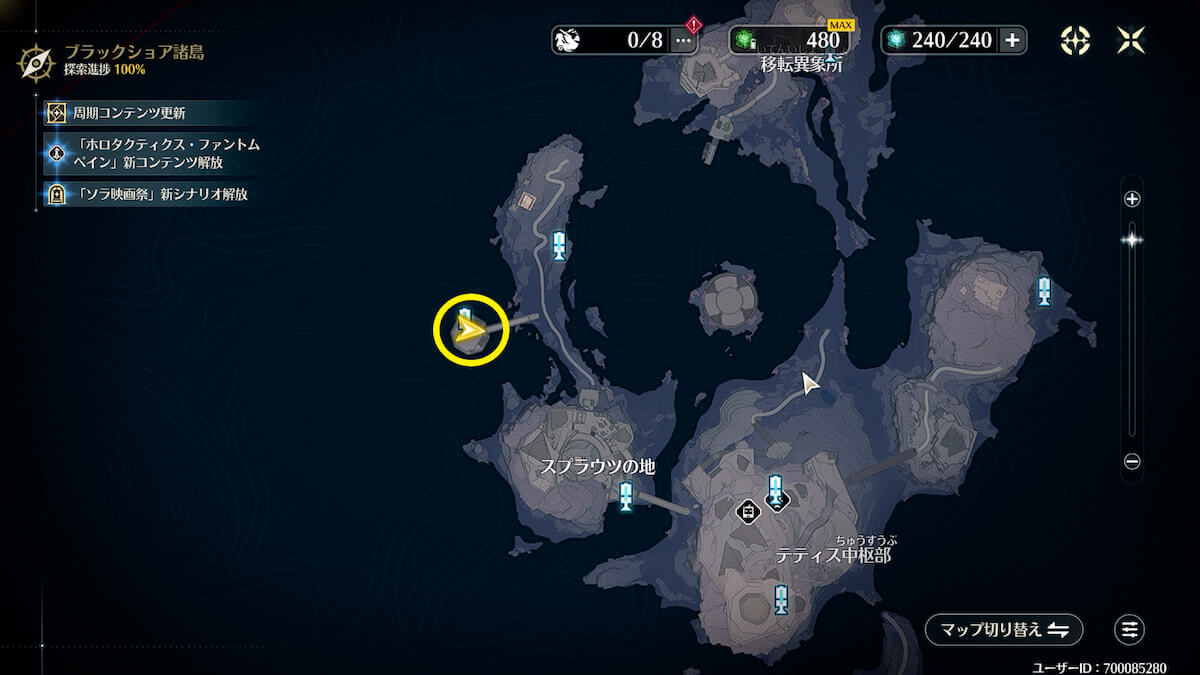
Task: Open the three-dots menu beside 0/8
Action: pyautogui.click(x=684, y=40)
